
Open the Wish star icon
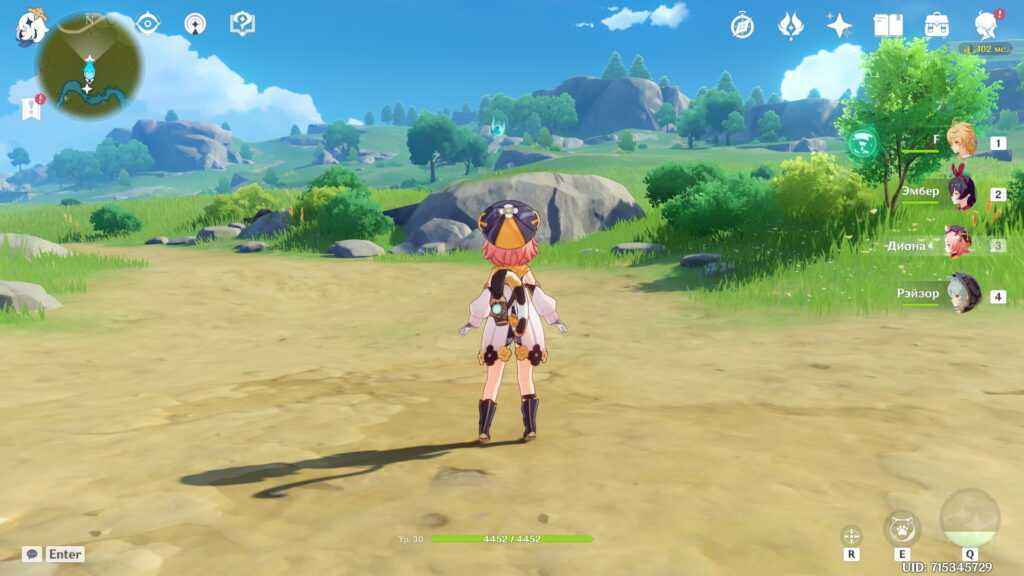point(839,26)
